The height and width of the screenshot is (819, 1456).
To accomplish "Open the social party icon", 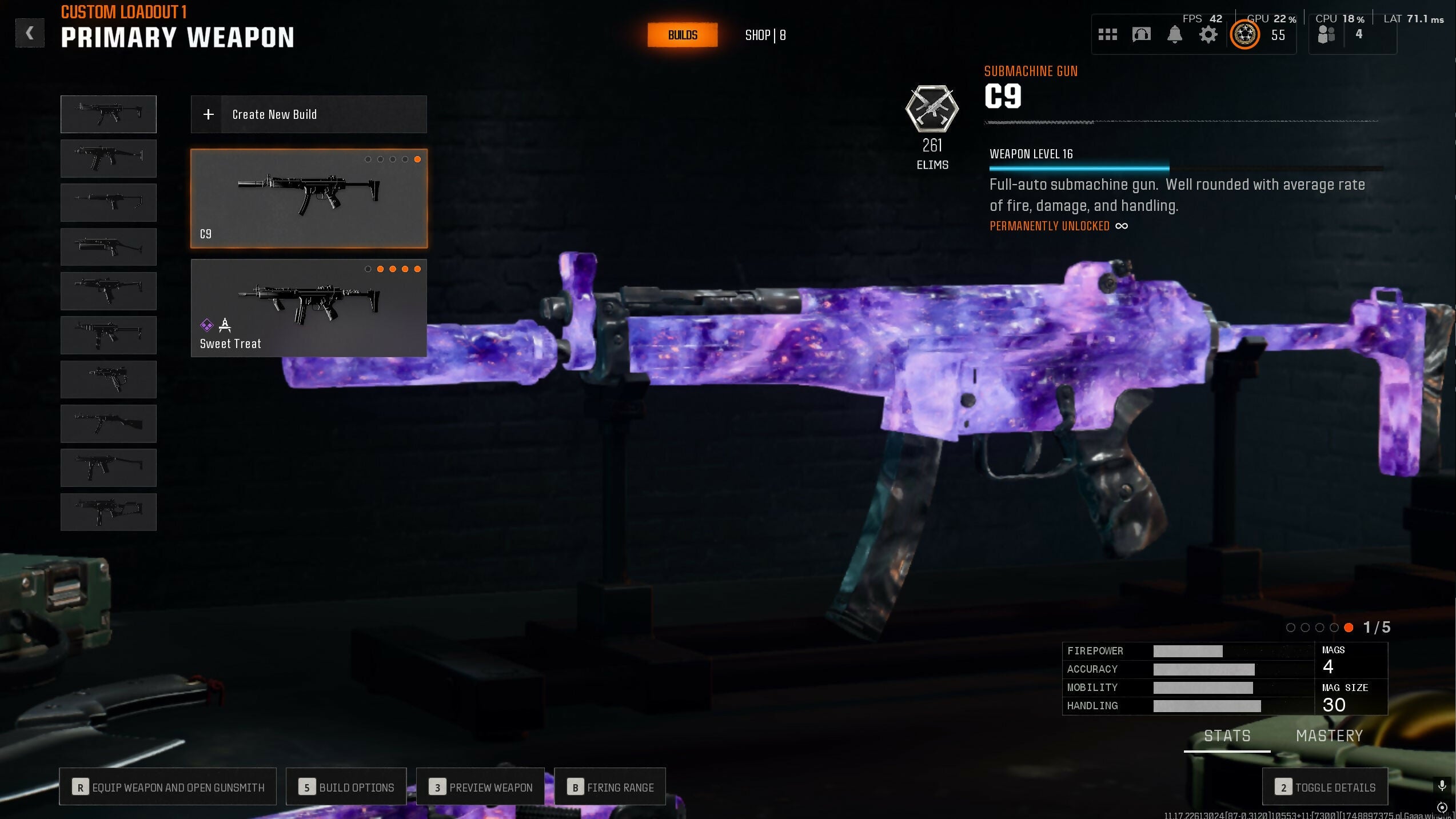I will [x=1326, y=35].
